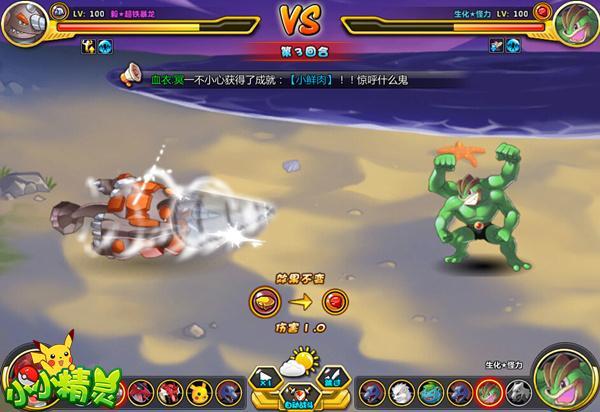The width and height of the screenshot is (600, 412).
Task: Select the grey creature at the right team bar's end
Action: tap(516, 390)
